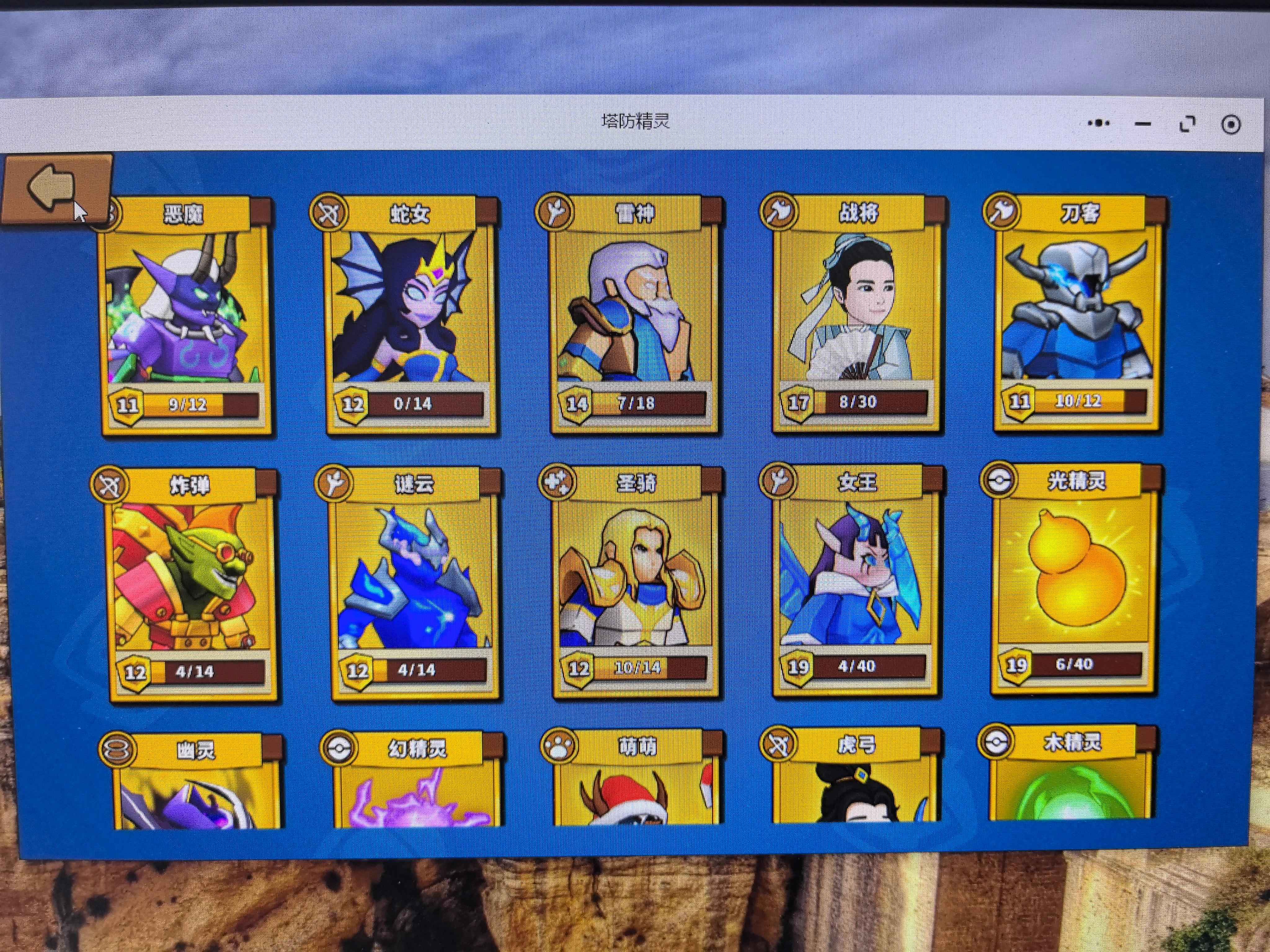Minimize the 塔防精灵 game window
The image size is (1270, 952).
pyautogui.click(x=1143, y=124)
